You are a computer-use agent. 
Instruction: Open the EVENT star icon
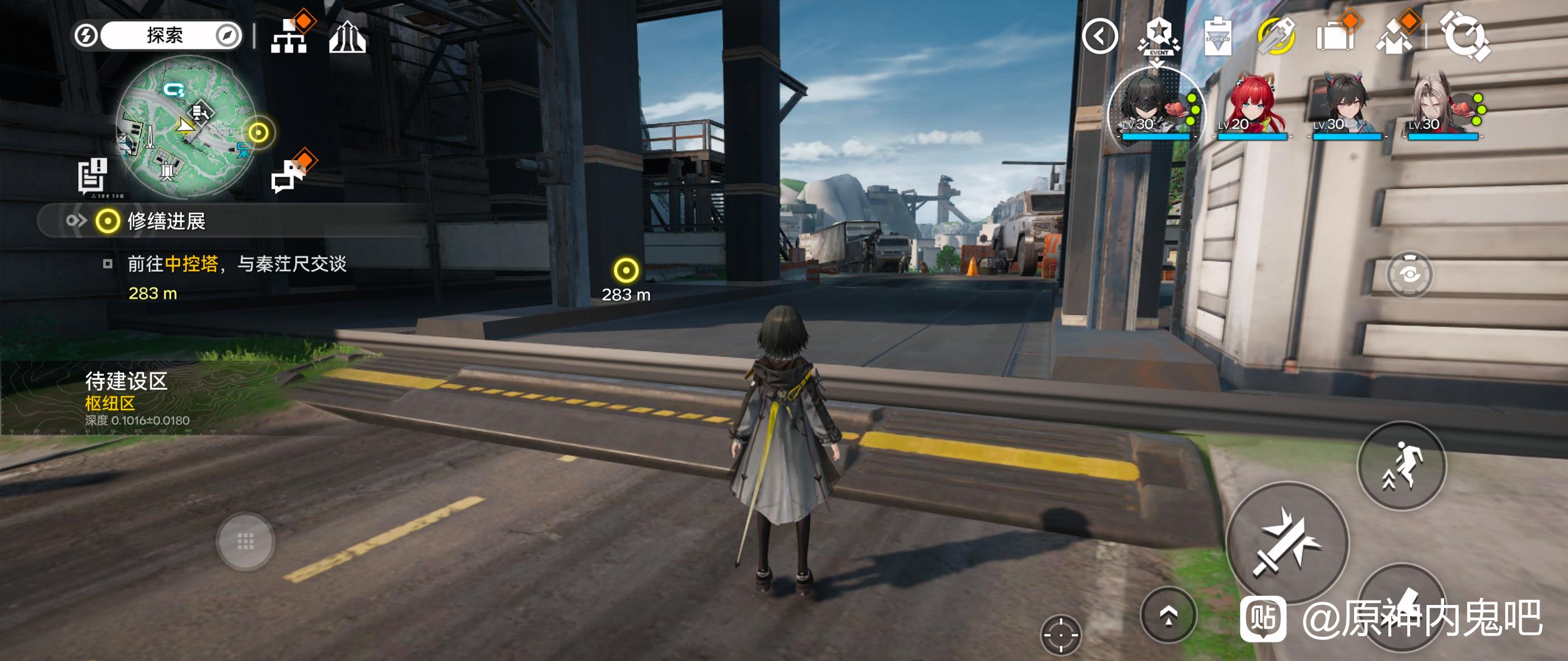[x=1158, y=36]
